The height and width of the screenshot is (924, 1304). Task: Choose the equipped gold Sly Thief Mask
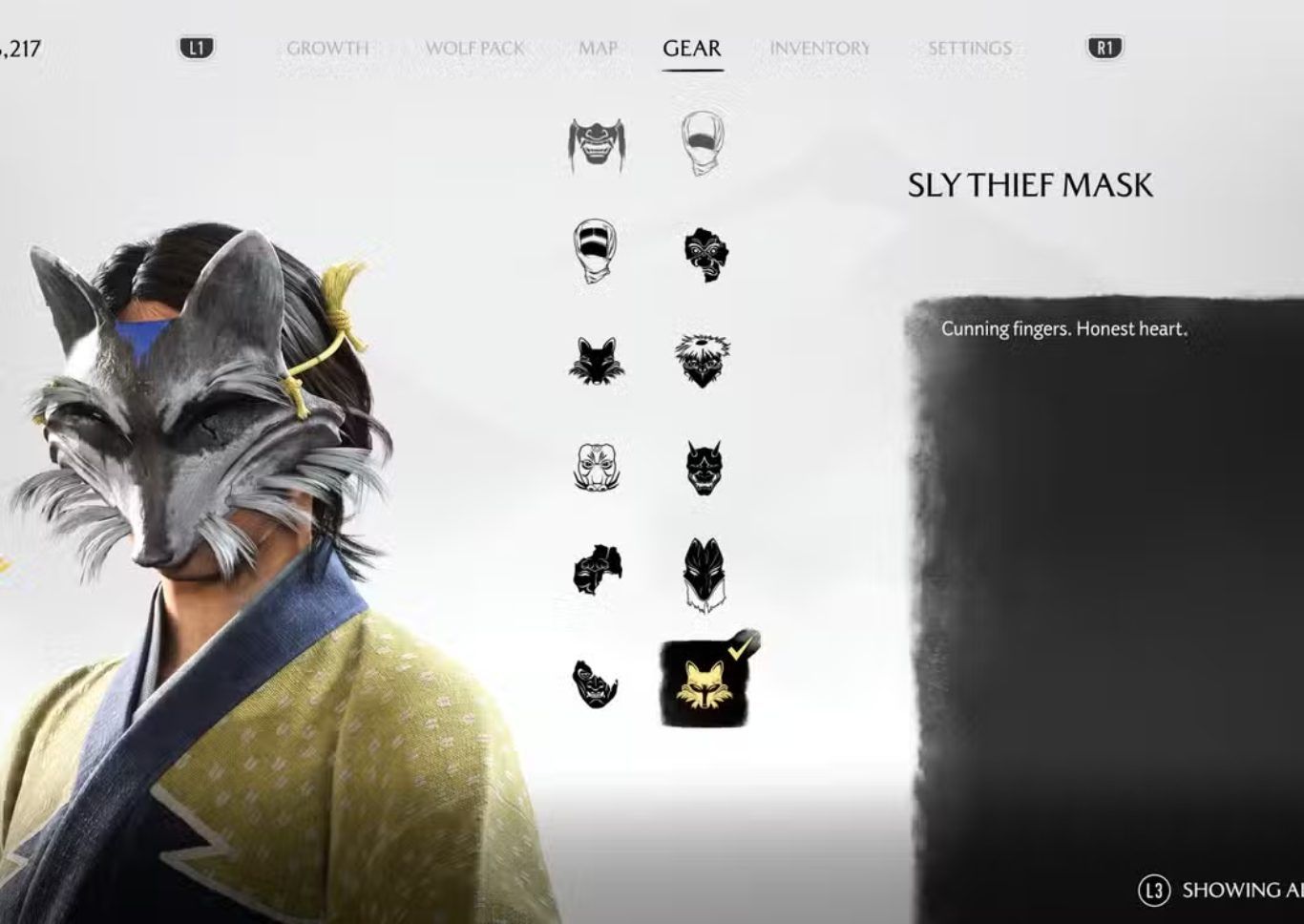coord(705,683)
